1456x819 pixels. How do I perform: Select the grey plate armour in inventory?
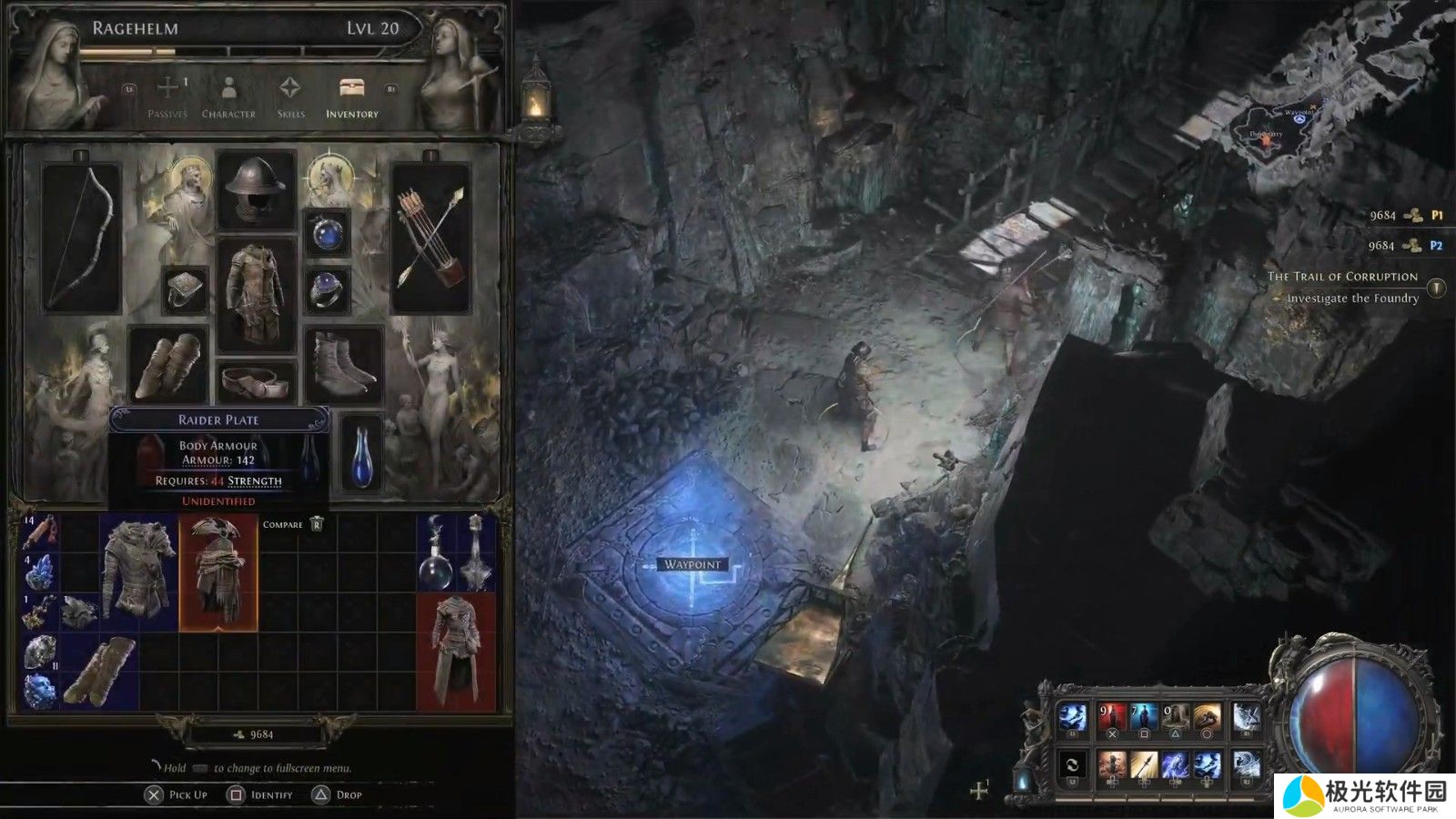click(x=139, y=573)
